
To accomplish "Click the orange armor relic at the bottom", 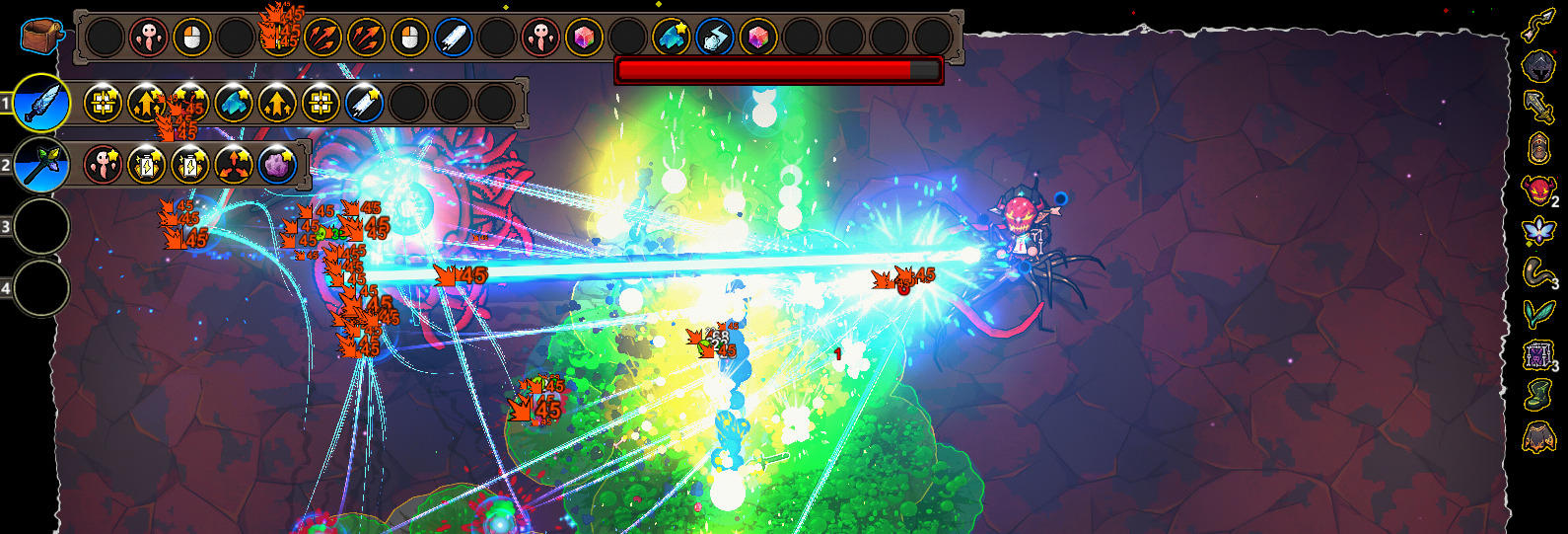I will tap(1538, 435).
